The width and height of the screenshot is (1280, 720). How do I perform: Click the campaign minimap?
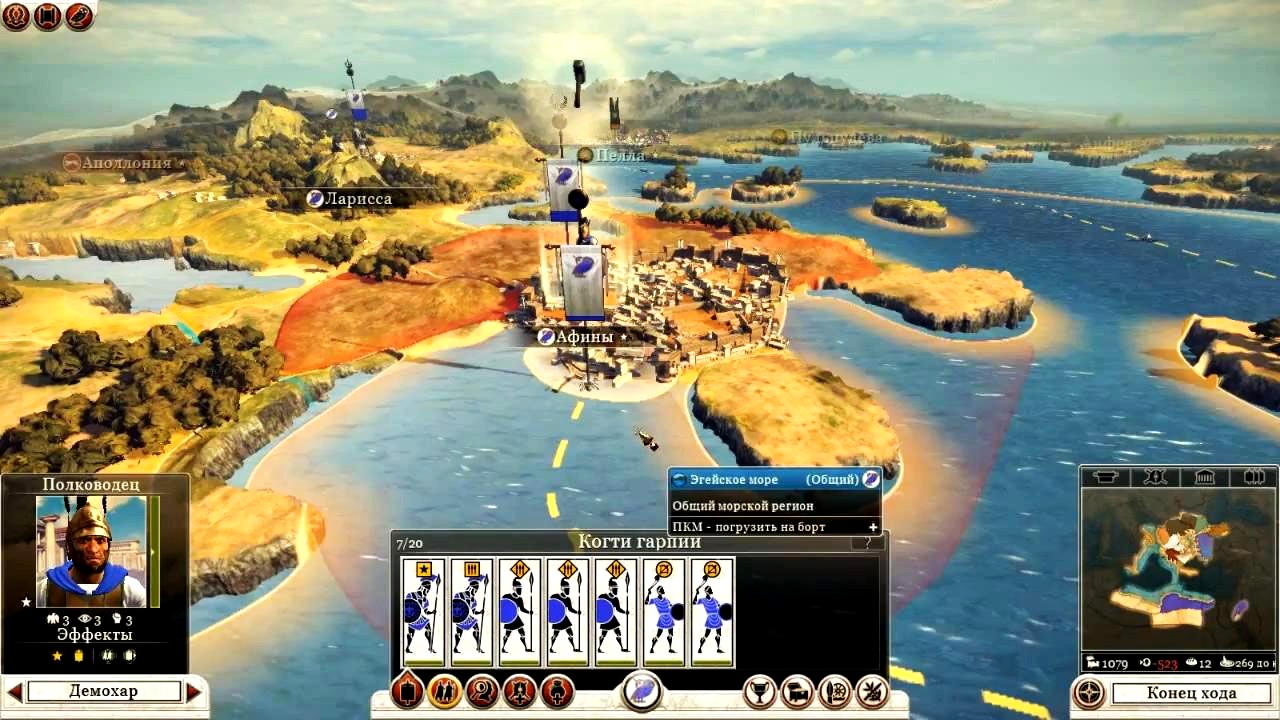point(1178,568)
